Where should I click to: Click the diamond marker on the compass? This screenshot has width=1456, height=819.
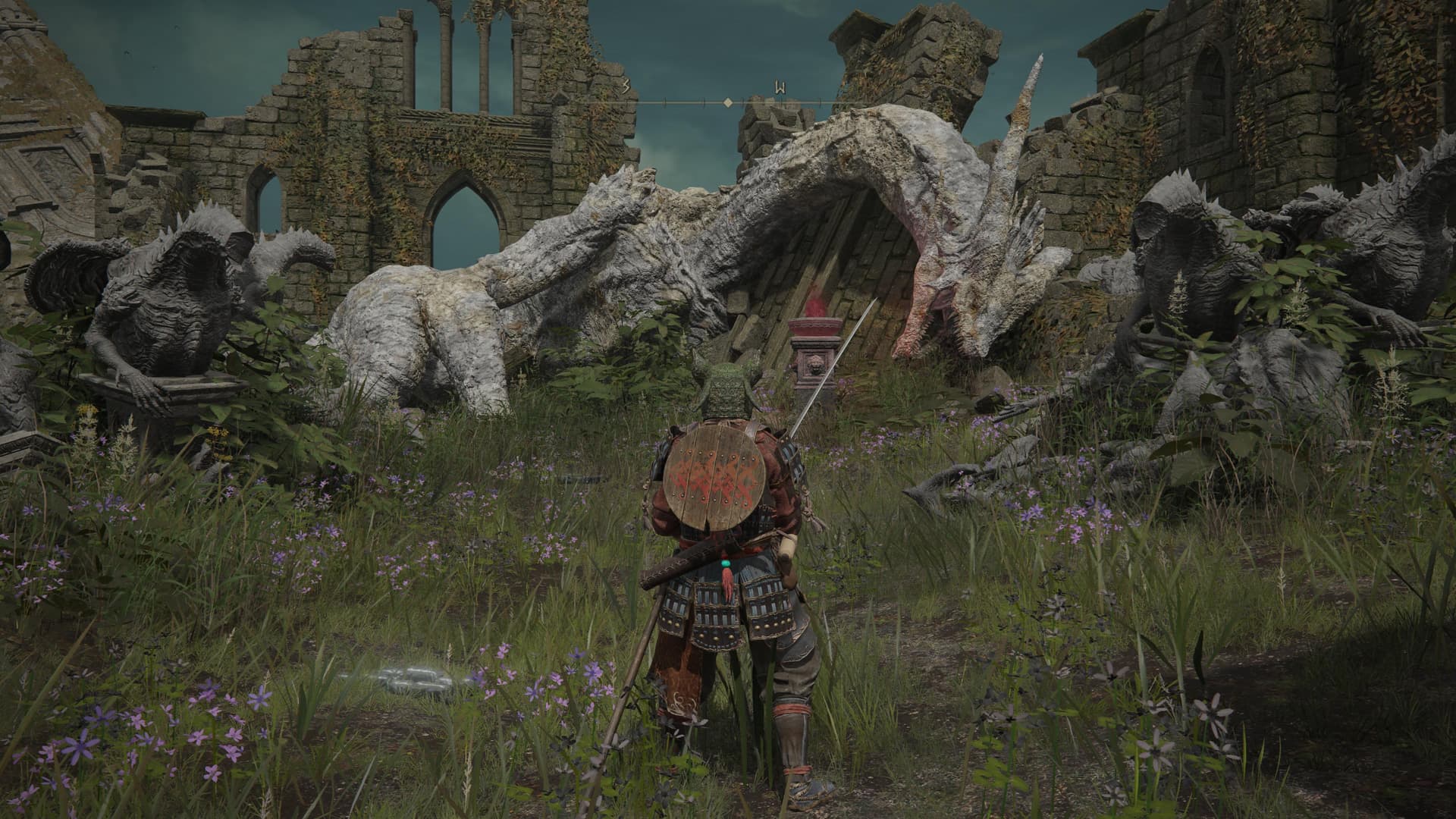[727, 102]
